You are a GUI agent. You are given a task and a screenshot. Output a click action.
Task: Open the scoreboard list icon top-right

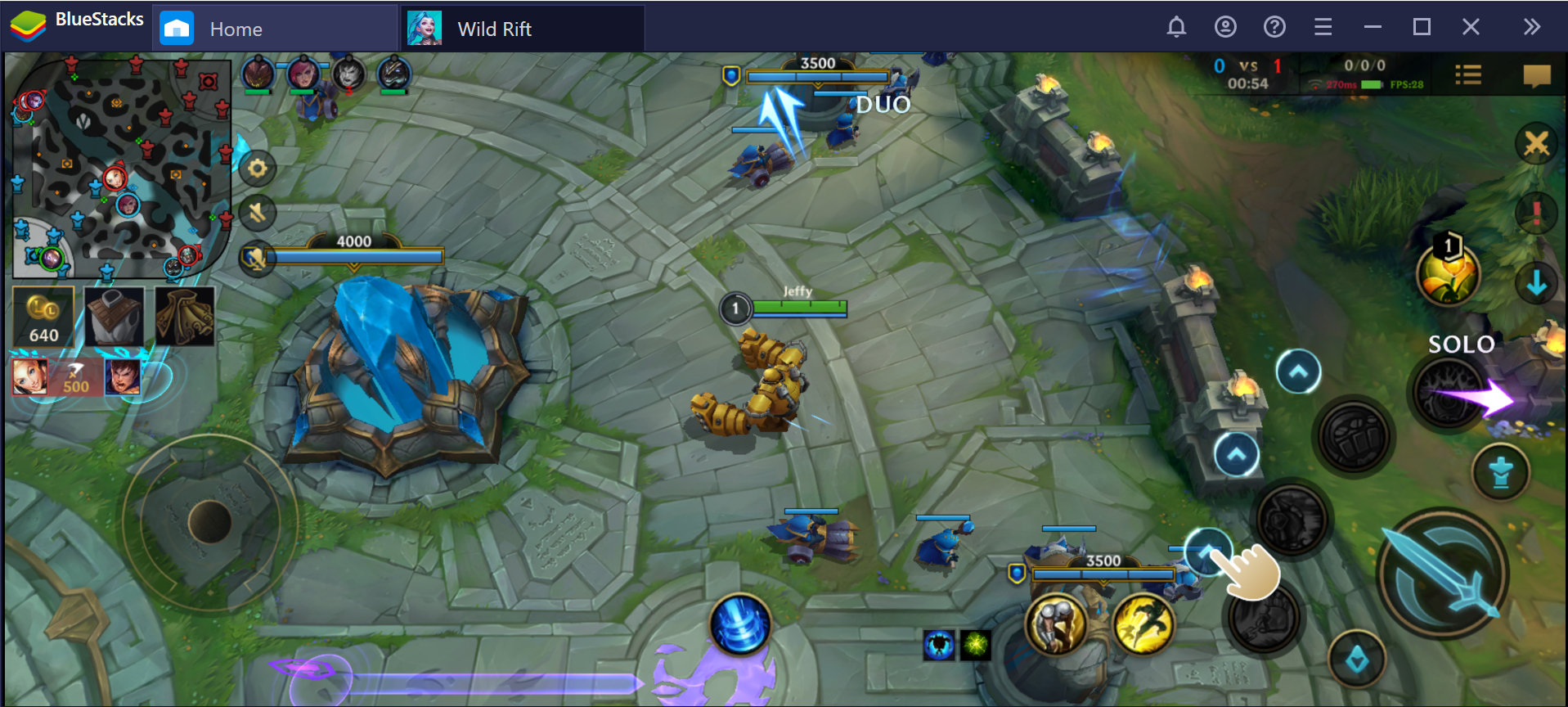(x=1468, y=74)
